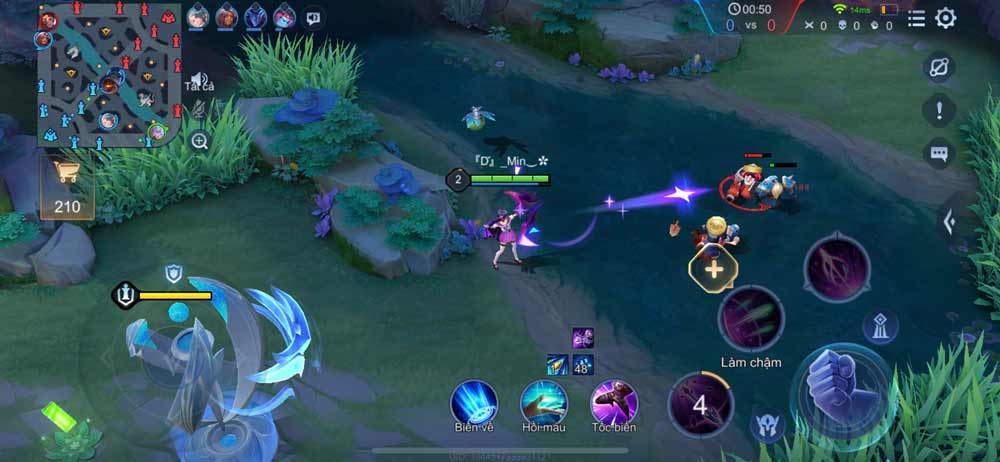Select the minion target icon
Screen dimensions: 1000x462
tap(766, 425)
